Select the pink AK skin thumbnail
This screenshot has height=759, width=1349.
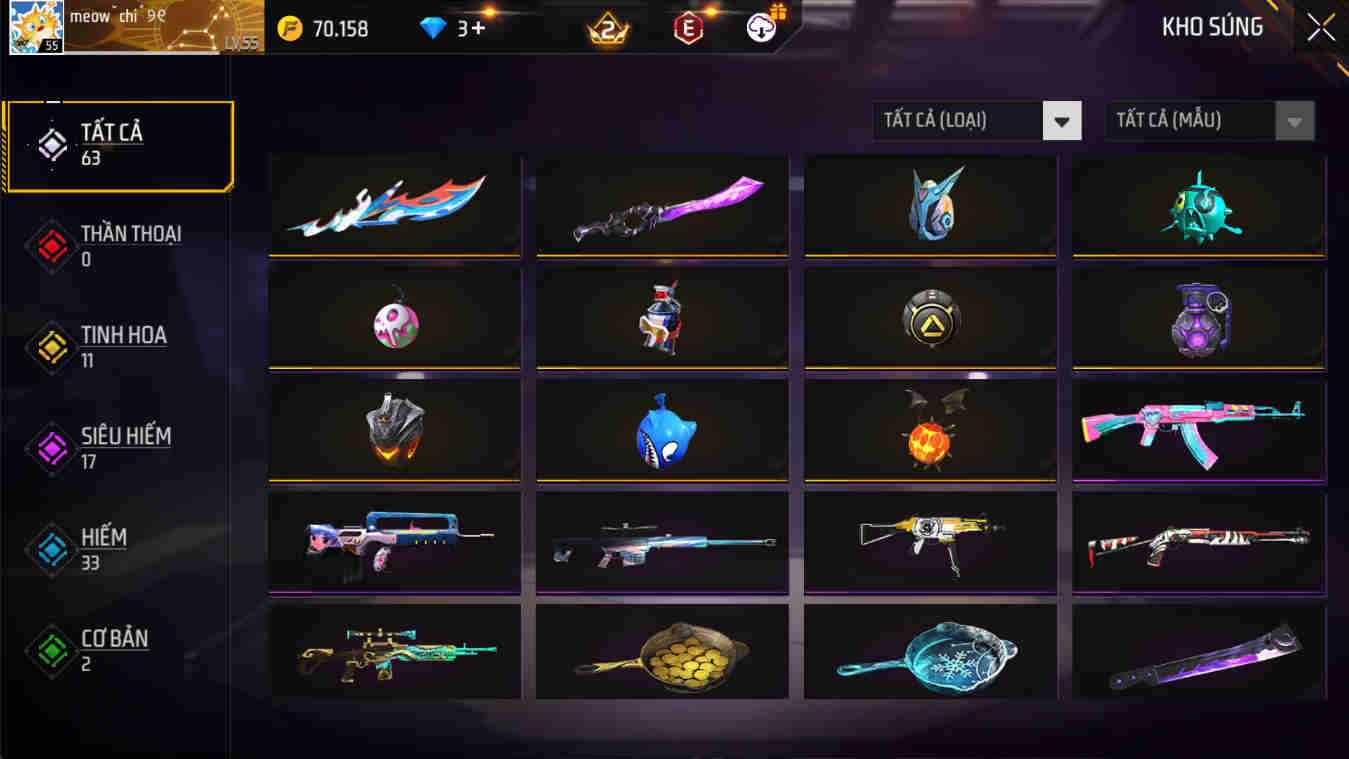point(1197,430)
